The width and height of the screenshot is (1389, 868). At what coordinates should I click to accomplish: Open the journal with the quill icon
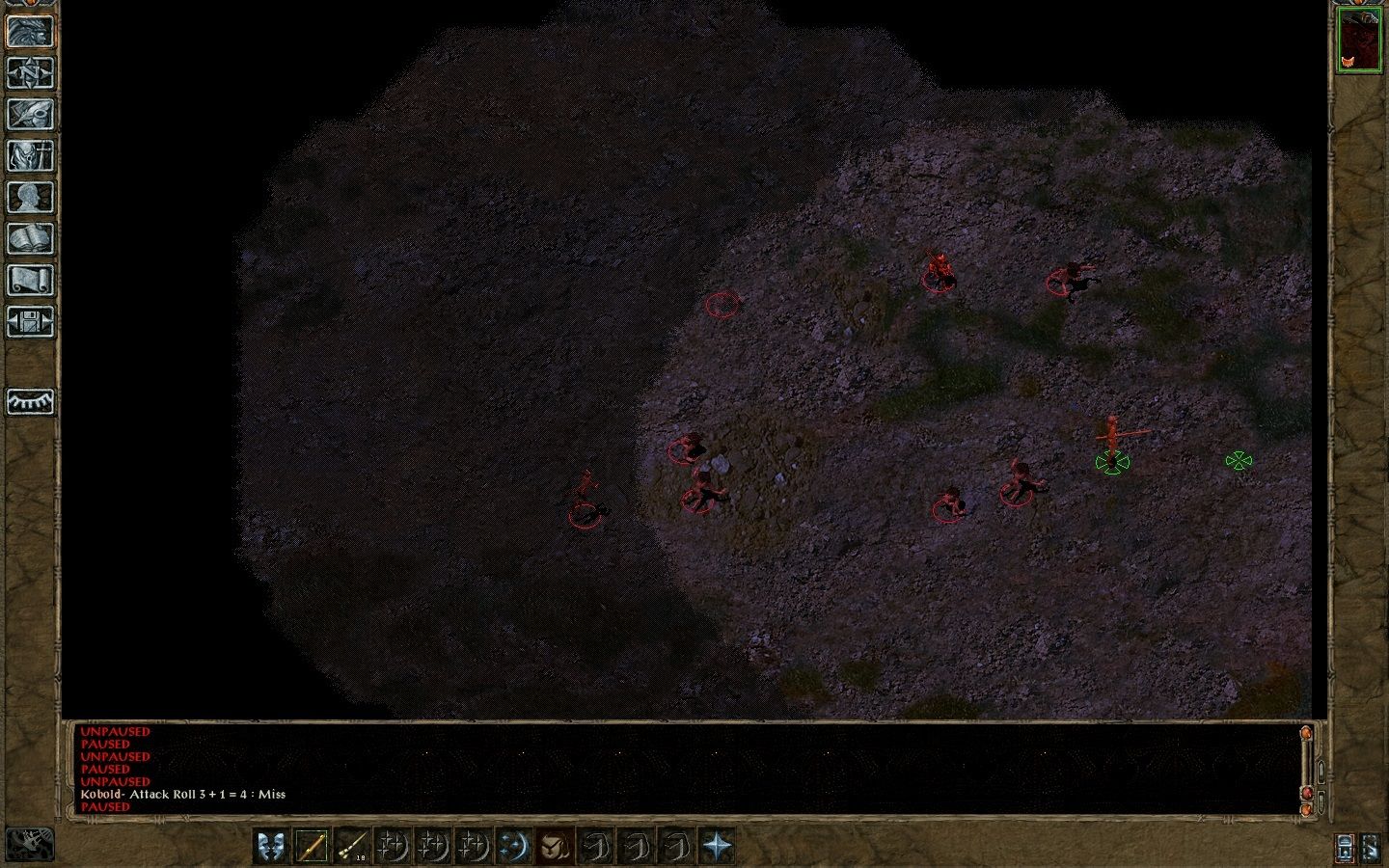click(30, 114)
